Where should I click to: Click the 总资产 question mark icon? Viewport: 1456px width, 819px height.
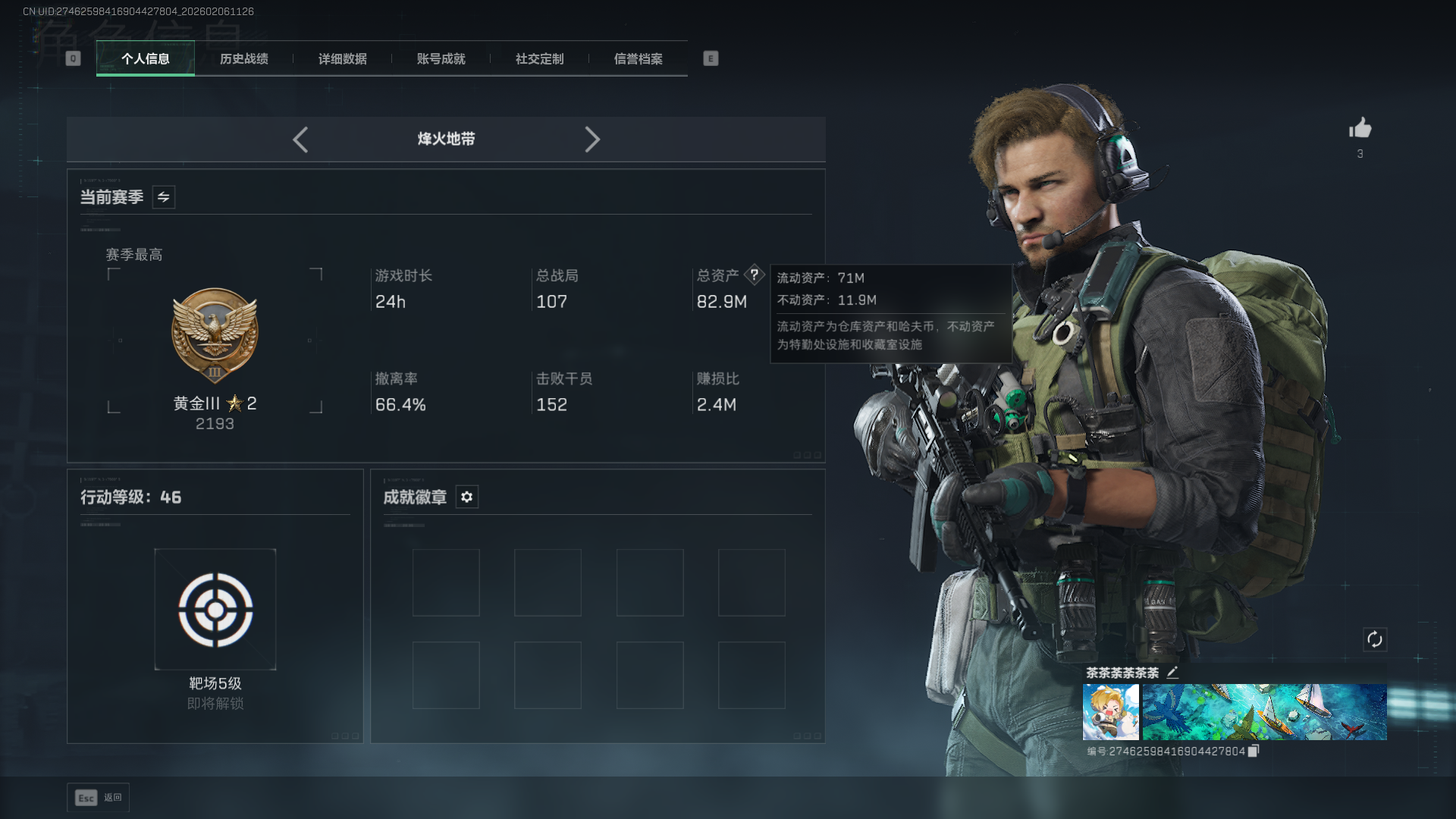pos(755,275)
